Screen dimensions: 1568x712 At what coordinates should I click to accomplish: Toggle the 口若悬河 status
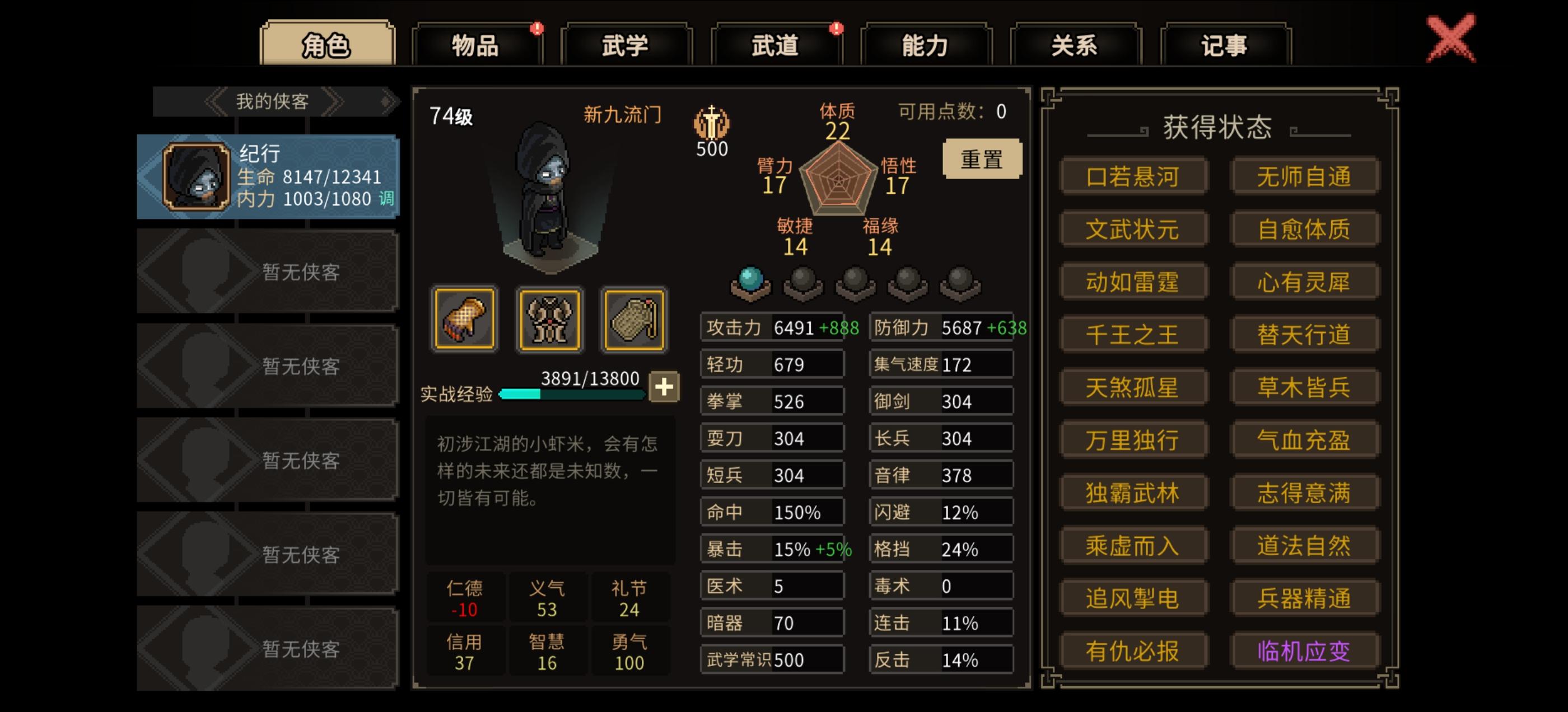pyautogui.click(x=1133, y=176)
